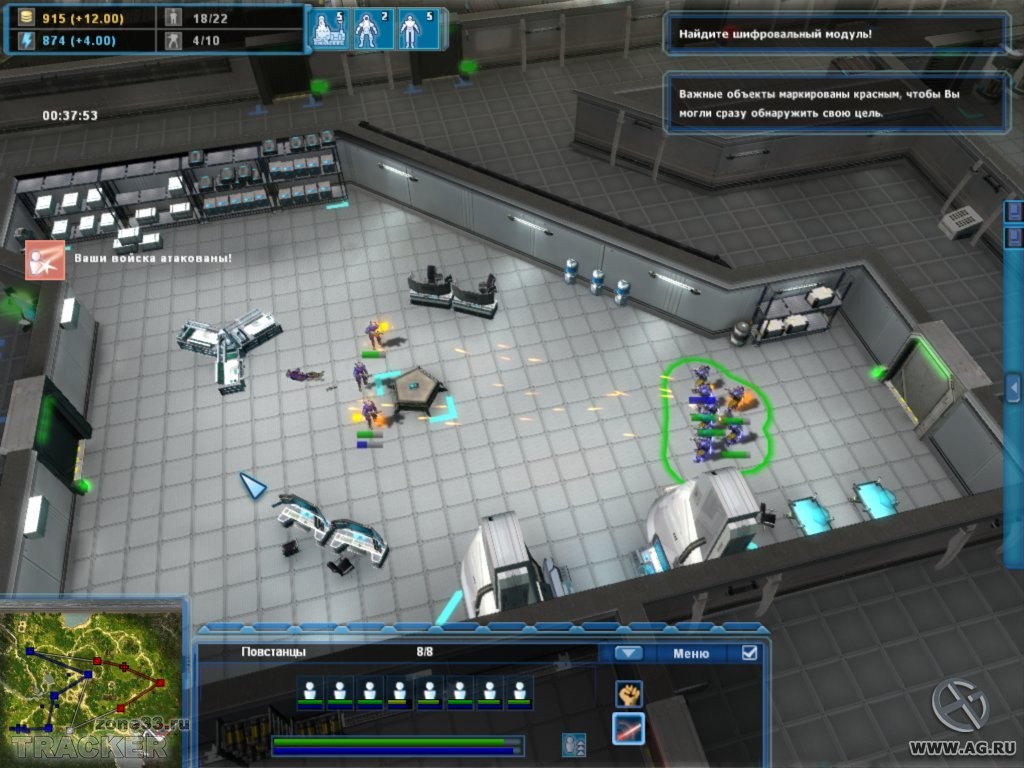Screen dimensions: 1024x768
Task: Click the red-marked objects hint message
Action: tap(835, 103)
